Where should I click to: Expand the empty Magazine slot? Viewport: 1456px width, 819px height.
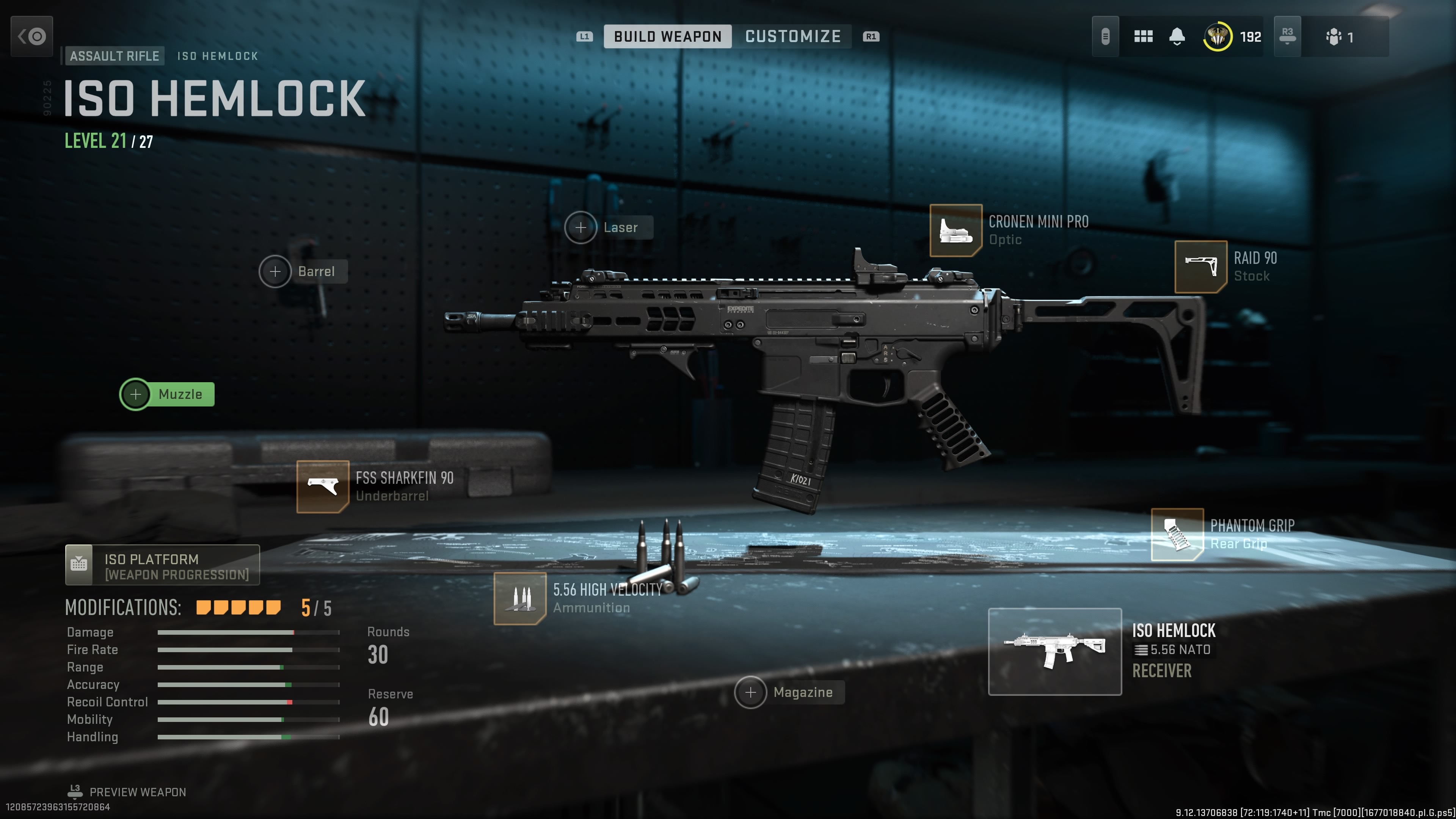point(751,692)
